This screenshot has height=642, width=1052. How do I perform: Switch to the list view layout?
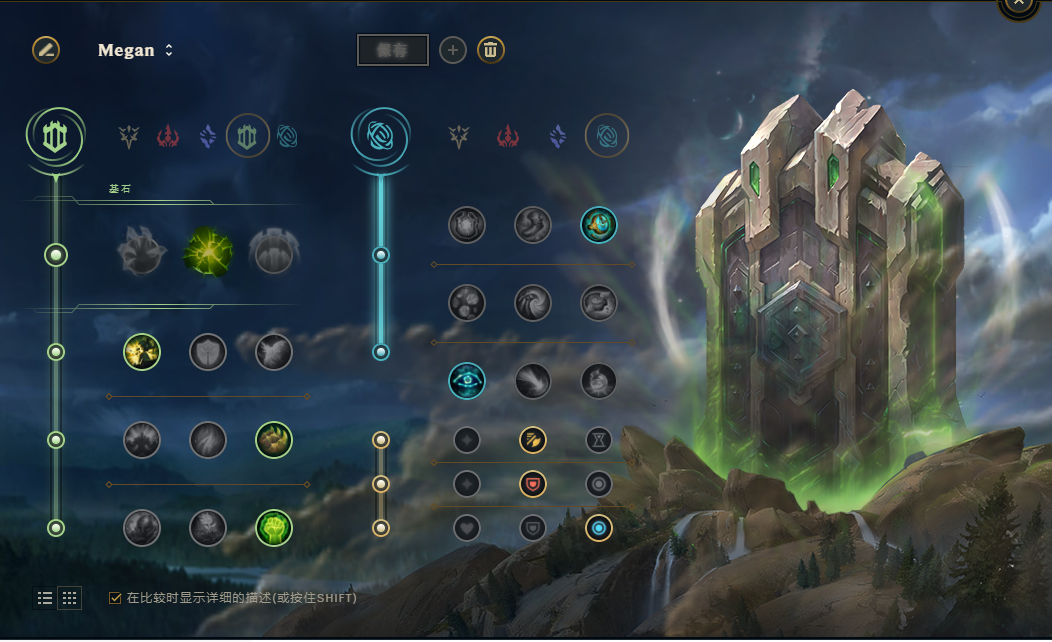pos(45,598)
